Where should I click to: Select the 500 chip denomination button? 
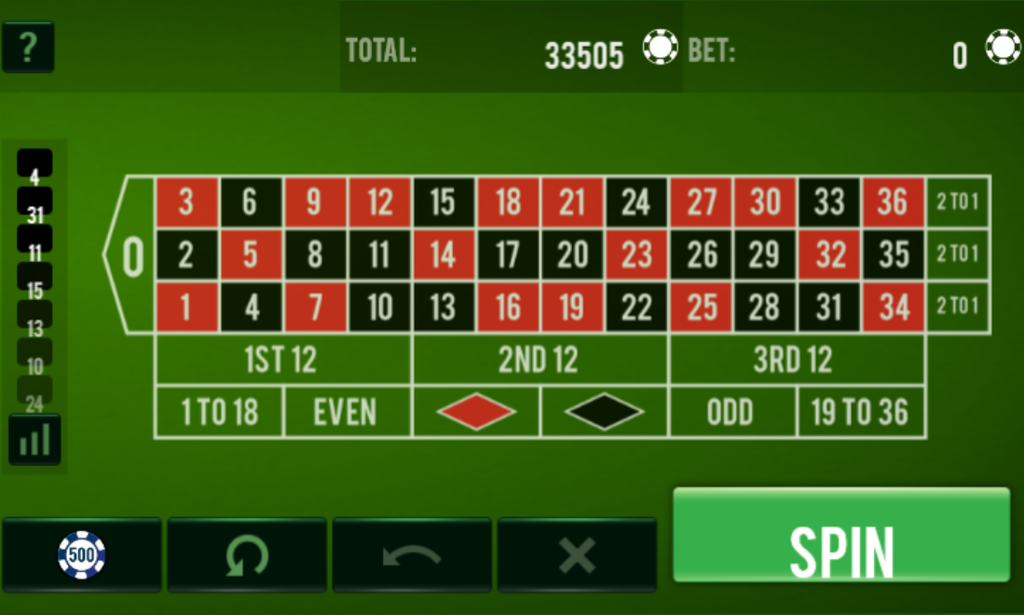pos(82,555)
